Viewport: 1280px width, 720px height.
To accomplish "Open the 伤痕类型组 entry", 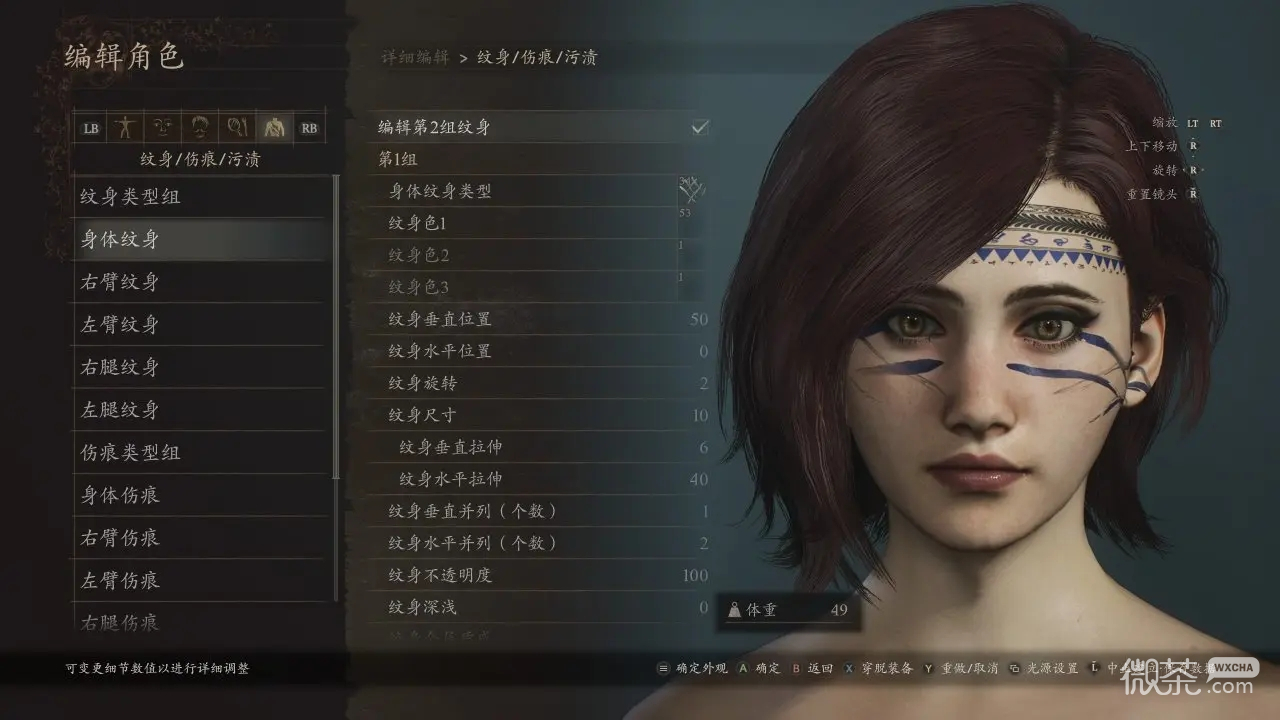I will 200,453.
